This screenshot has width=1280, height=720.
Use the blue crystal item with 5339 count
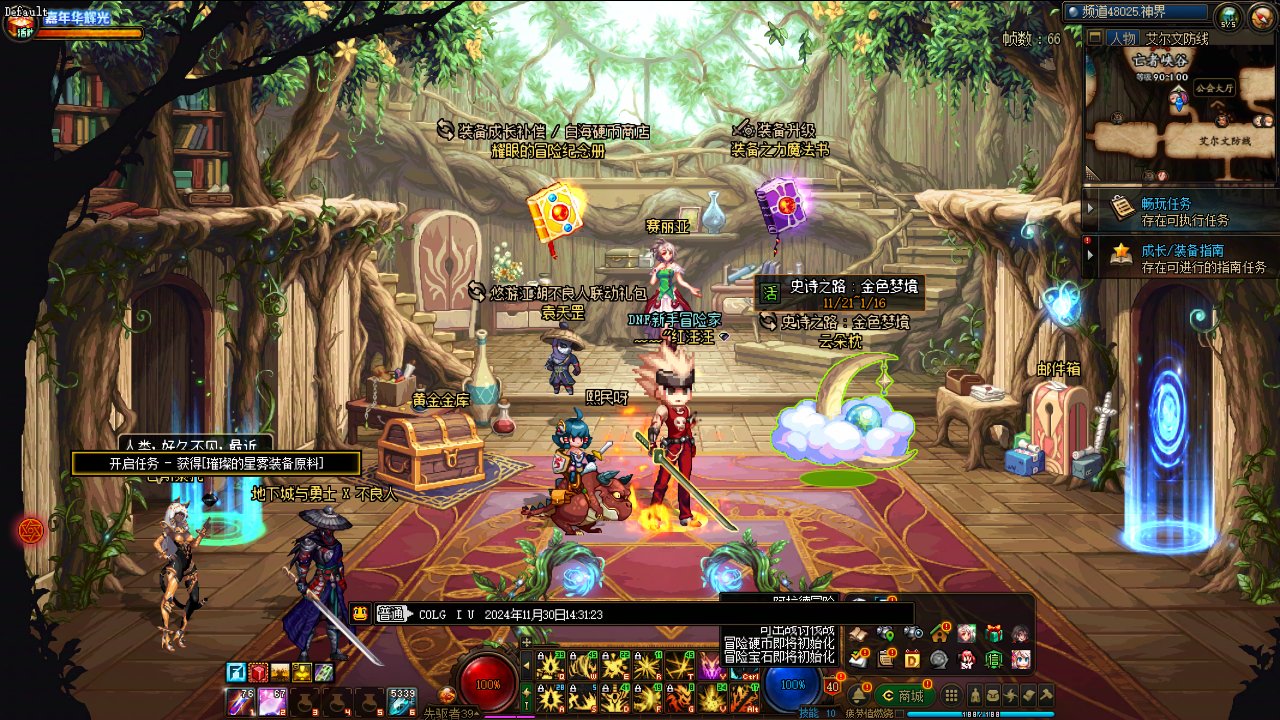pyautogui.click(x=402, y=703)
